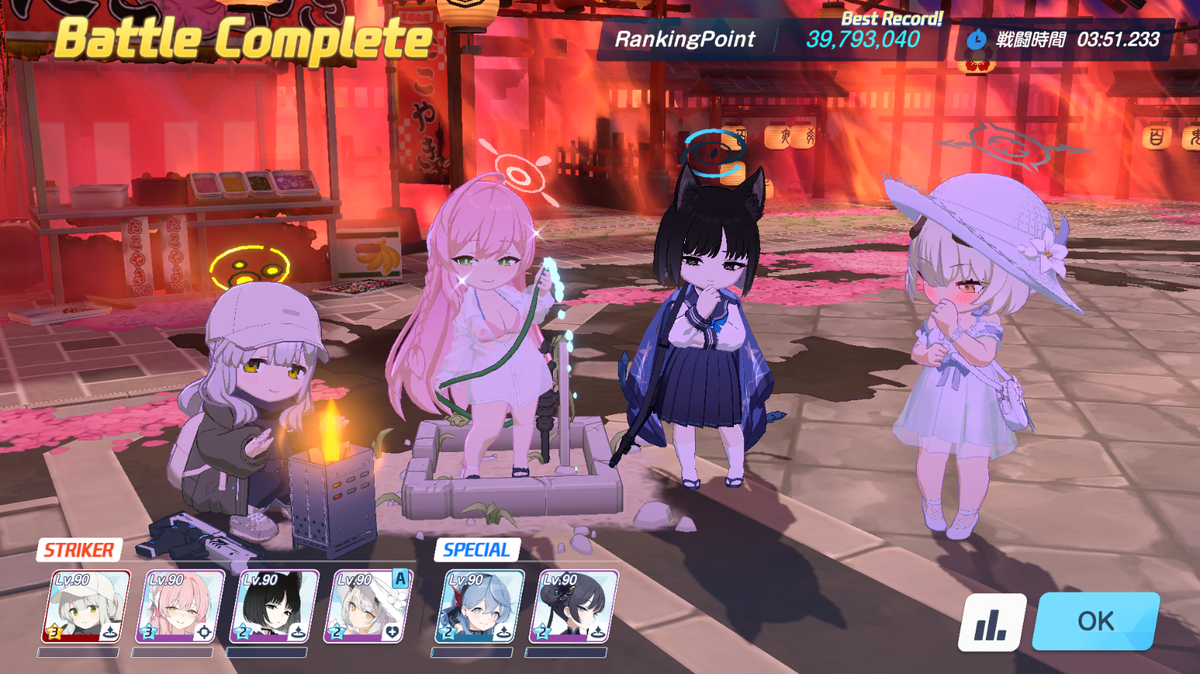Pick the white-haired striker with A badge
This screenshot has width=1200, height=674.
(368, 606)
